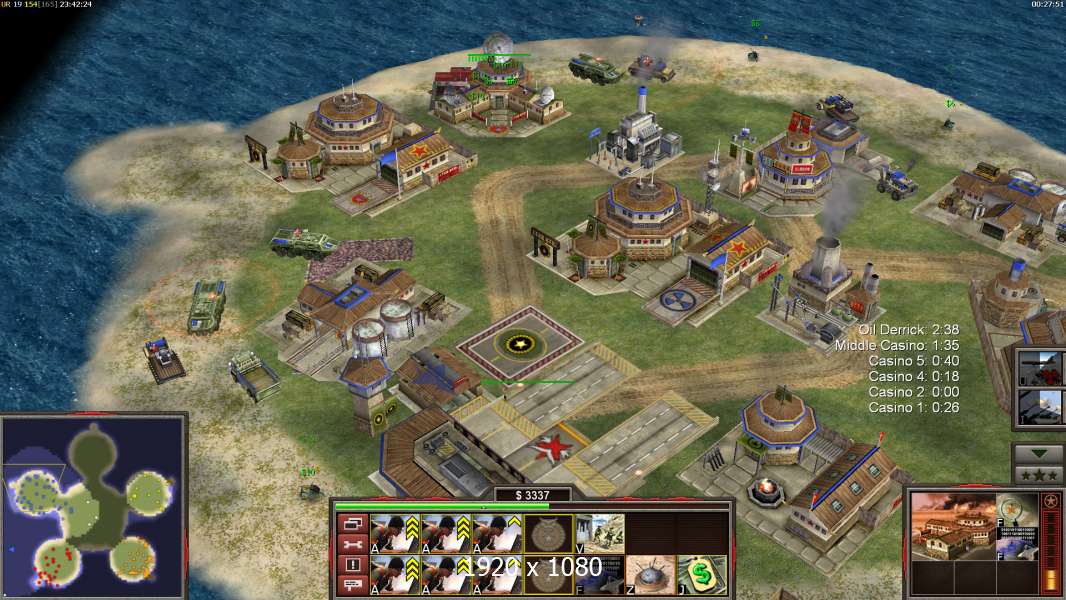Select the land mine upgrade icon

pos(650,573)
